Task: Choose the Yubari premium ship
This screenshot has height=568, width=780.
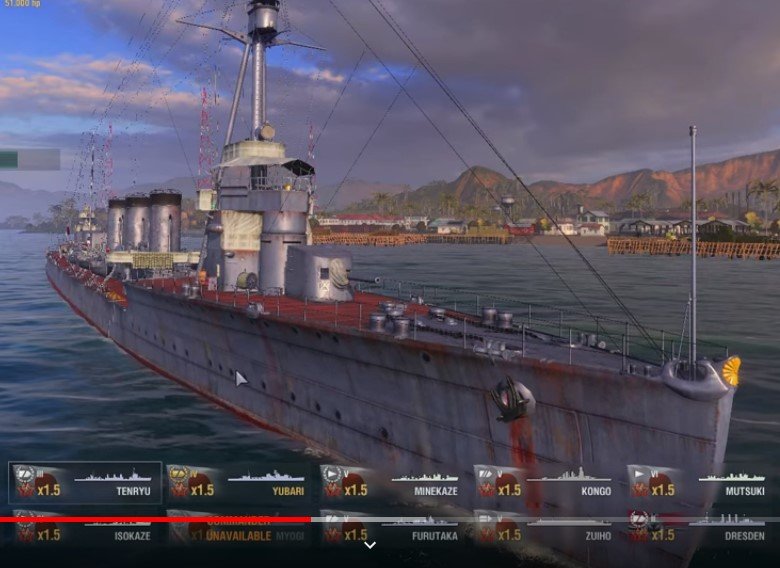Action: pyautogui.click(x=238, y=483)
